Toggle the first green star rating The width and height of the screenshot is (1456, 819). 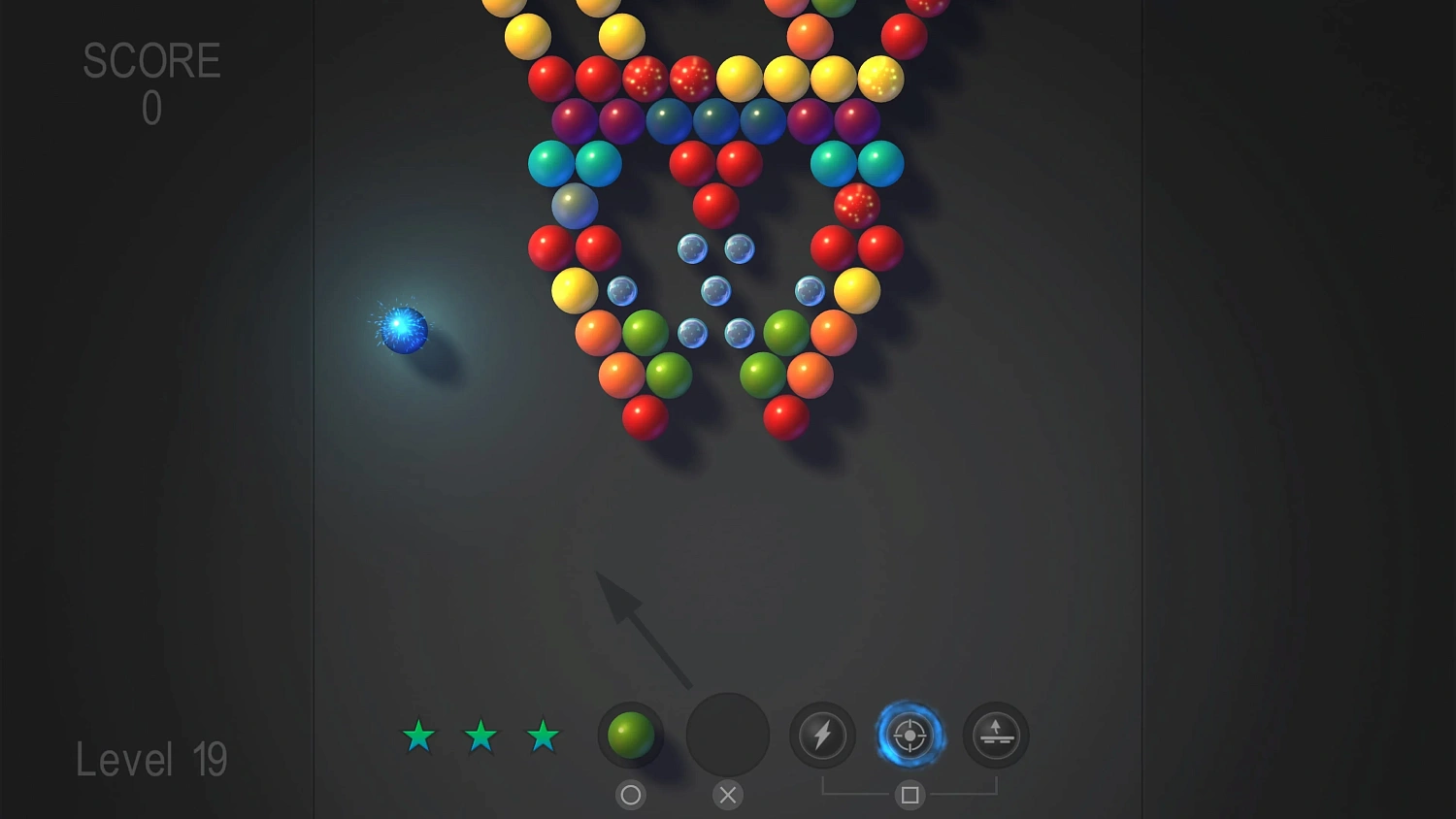point(418,737)
